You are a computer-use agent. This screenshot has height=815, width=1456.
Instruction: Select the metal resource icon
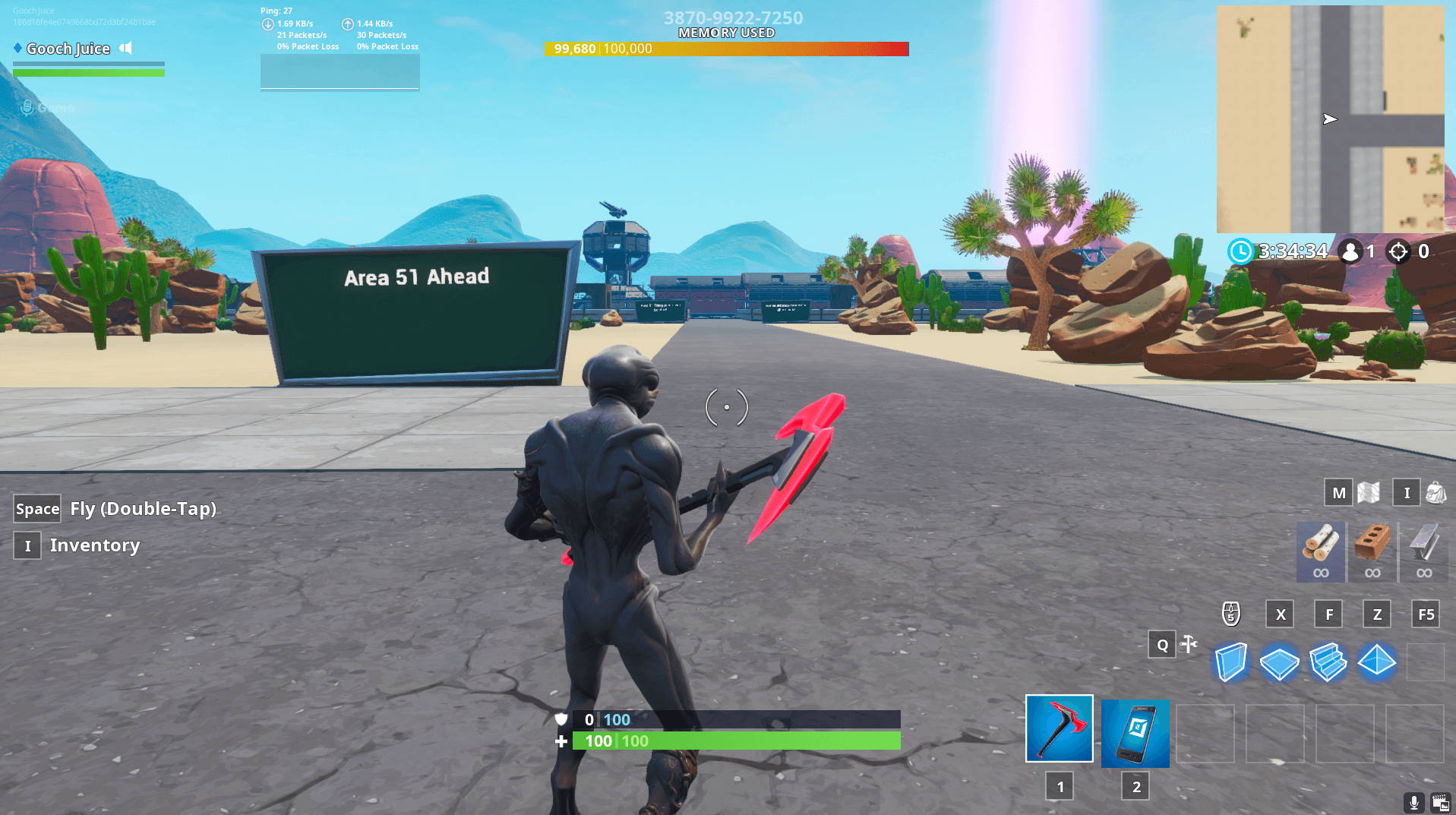pyautogui.click(x=1424, y=552)
